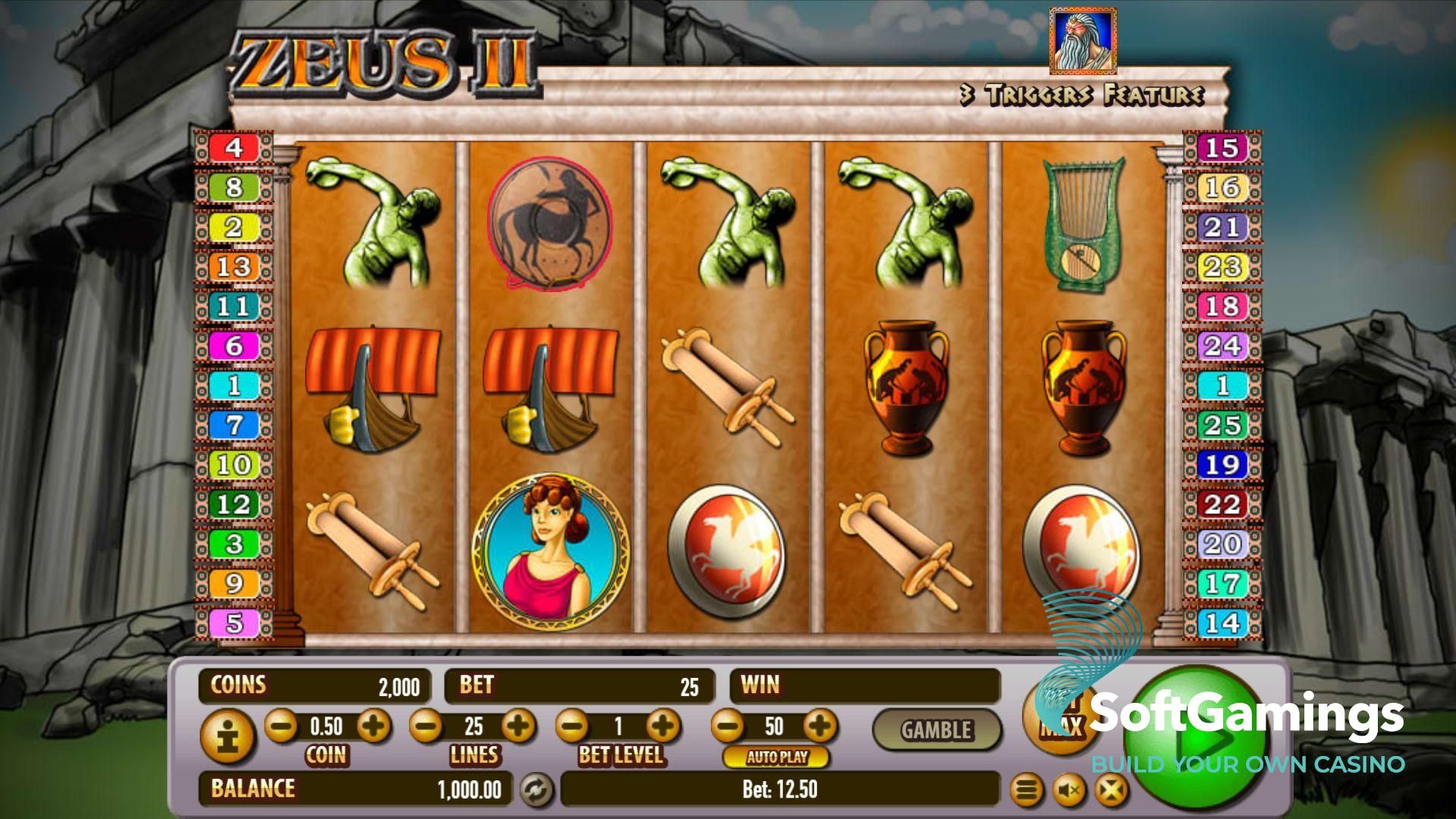The image size is (1456, 819).
Task: Increase the coin value
Action: pos(373,726)
